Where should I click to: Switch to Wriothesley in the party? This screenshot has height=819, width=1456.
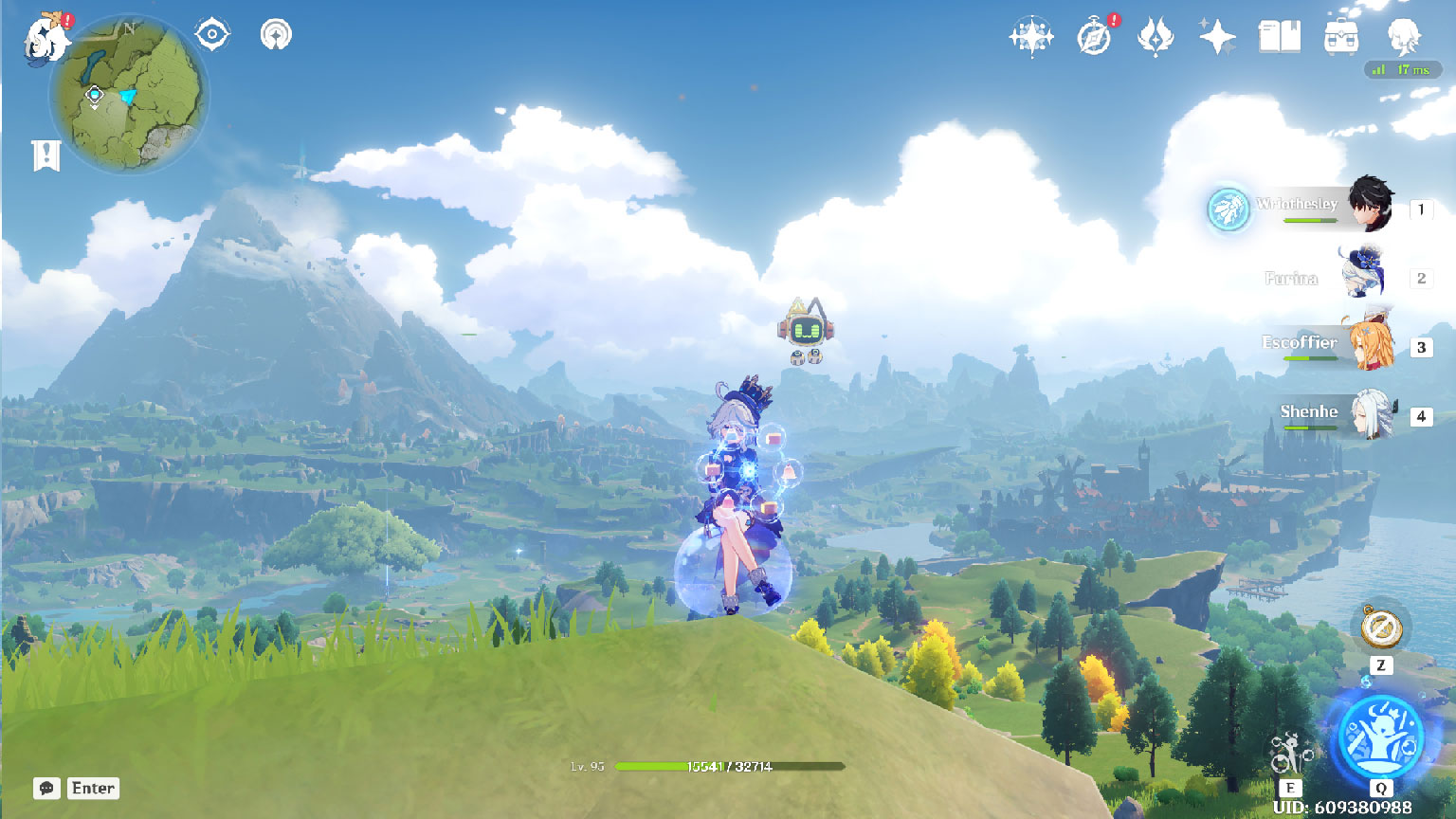click(1370, 204)
